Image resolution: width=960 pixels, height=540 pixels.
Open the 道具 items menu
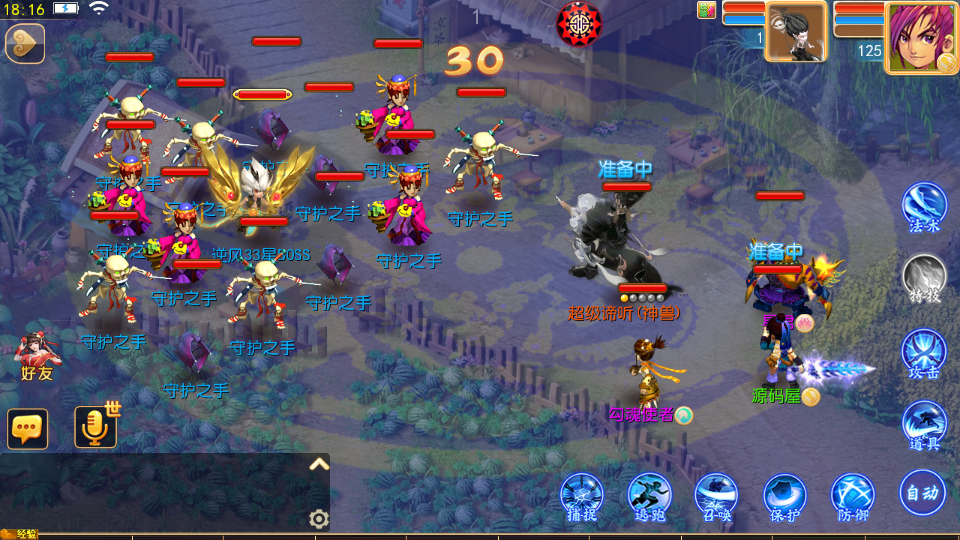click(x=924, y=427)
